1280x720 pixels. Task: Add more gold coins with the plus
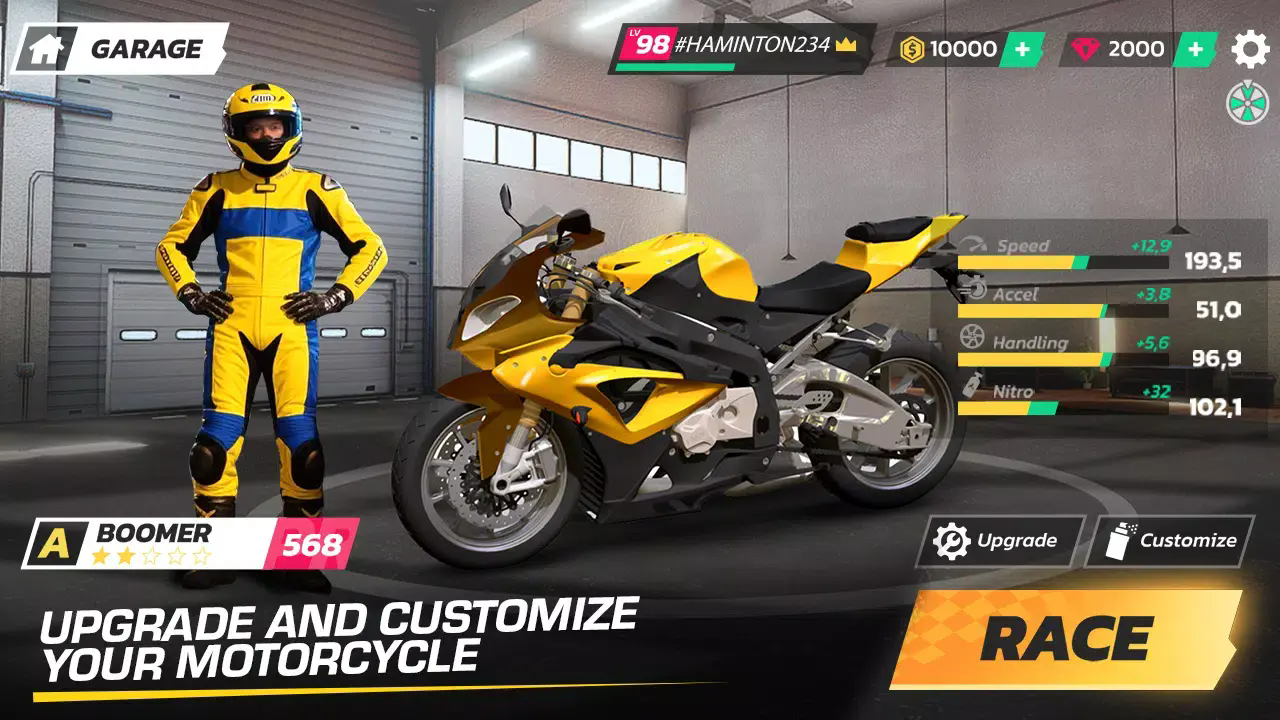(x=1021, y=49)
